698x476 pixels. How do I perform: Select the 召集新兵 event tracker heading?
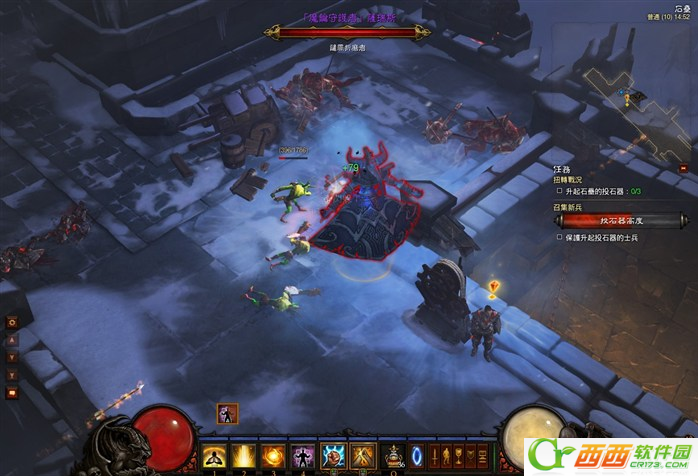(x=569, y=207)
